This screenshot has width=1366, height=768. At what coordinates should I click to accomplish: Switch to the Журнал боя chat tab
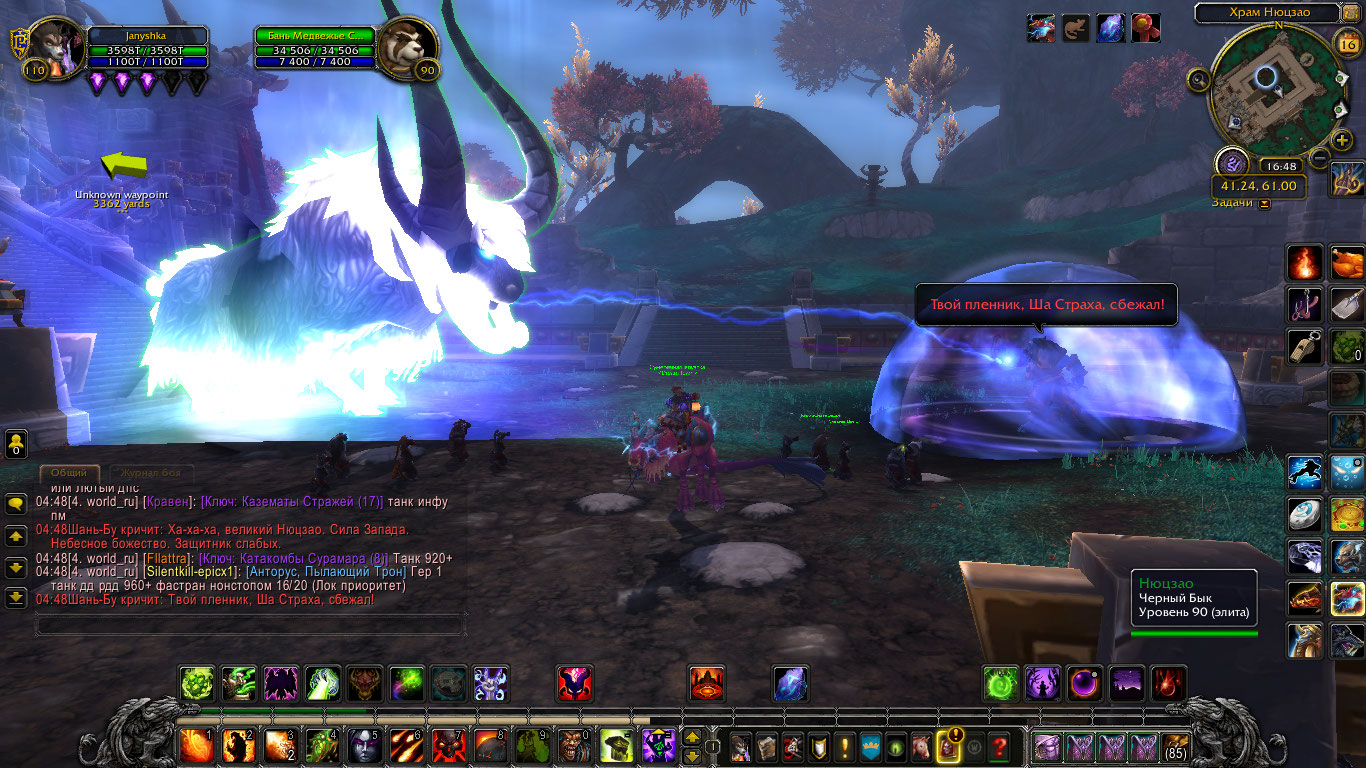click(147, 473)
